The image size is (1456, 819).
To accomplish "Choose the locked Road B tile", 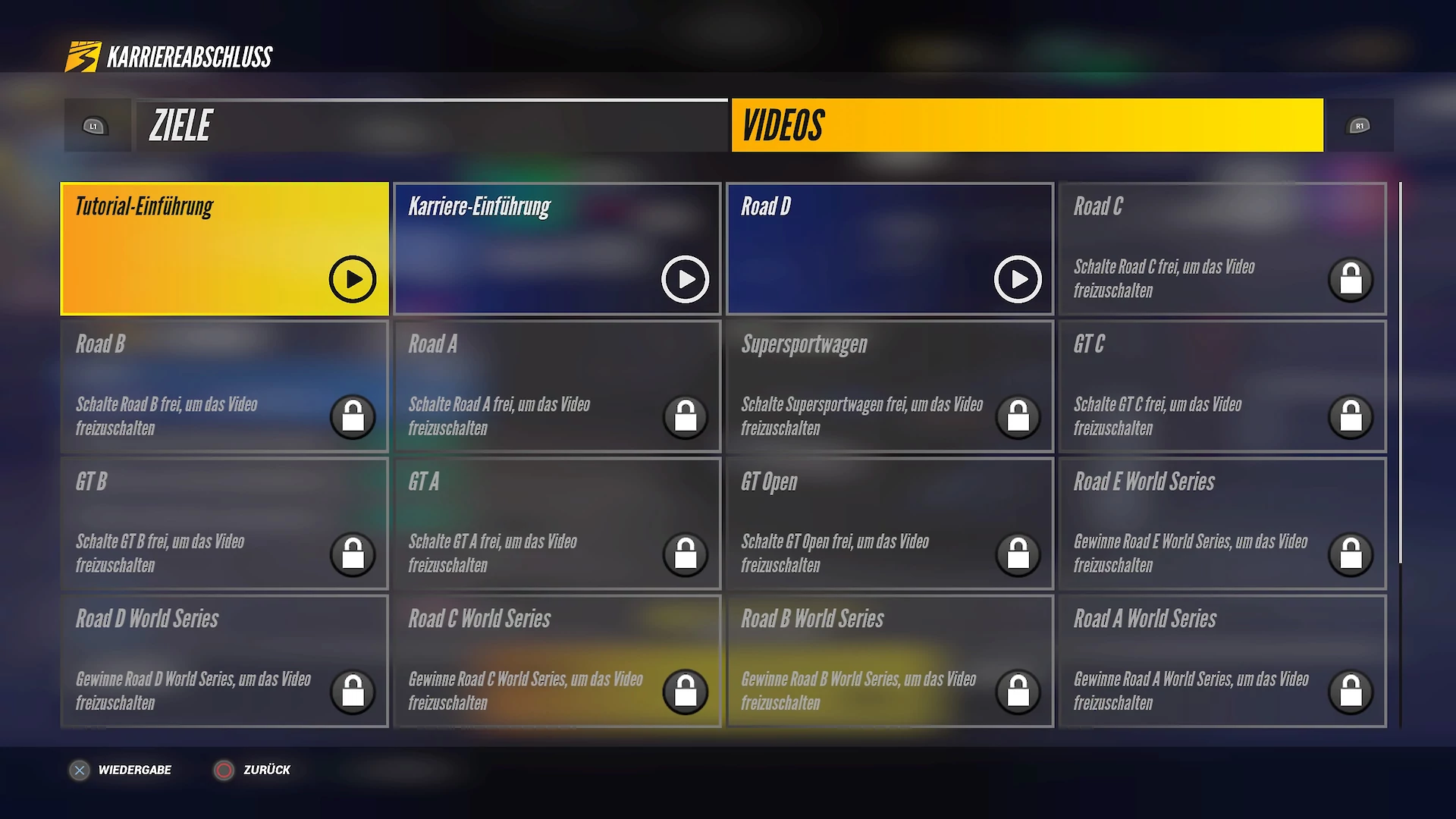I will 224,386.
